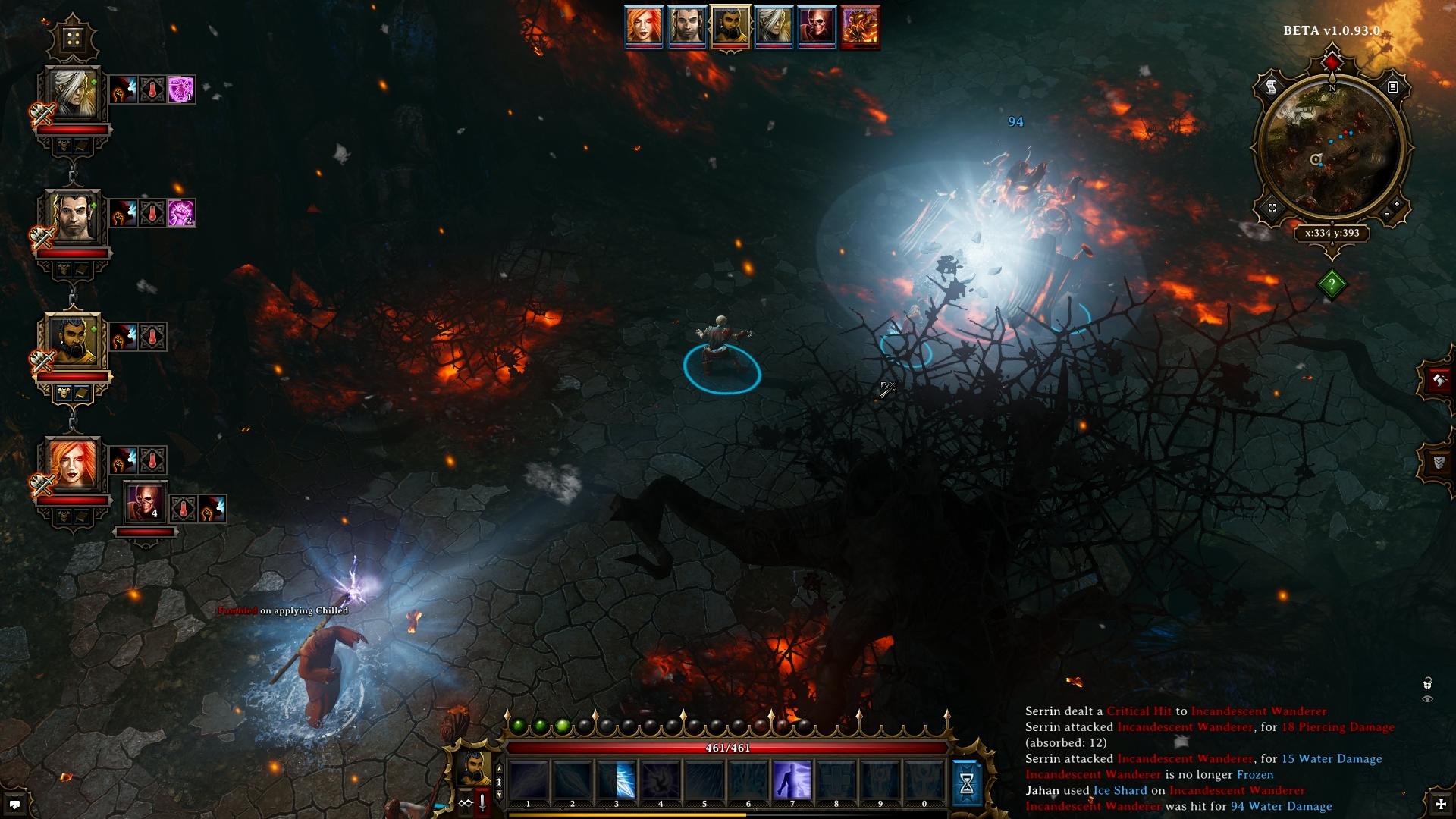End turn with the hourglass button
Viewport: 1456px width, 819px height.
pyautogui.click(x=967, y=784)
